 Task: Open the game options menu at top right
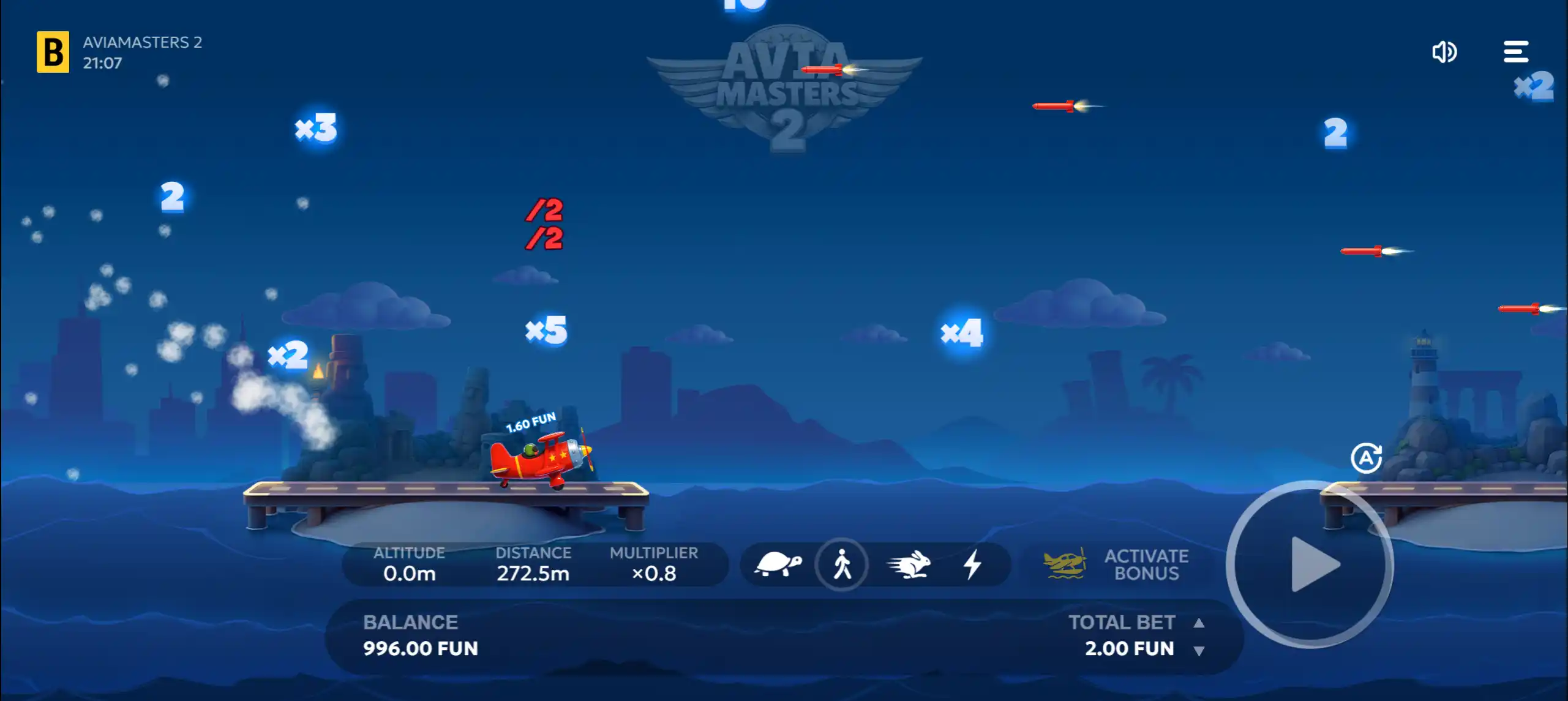1515,52
